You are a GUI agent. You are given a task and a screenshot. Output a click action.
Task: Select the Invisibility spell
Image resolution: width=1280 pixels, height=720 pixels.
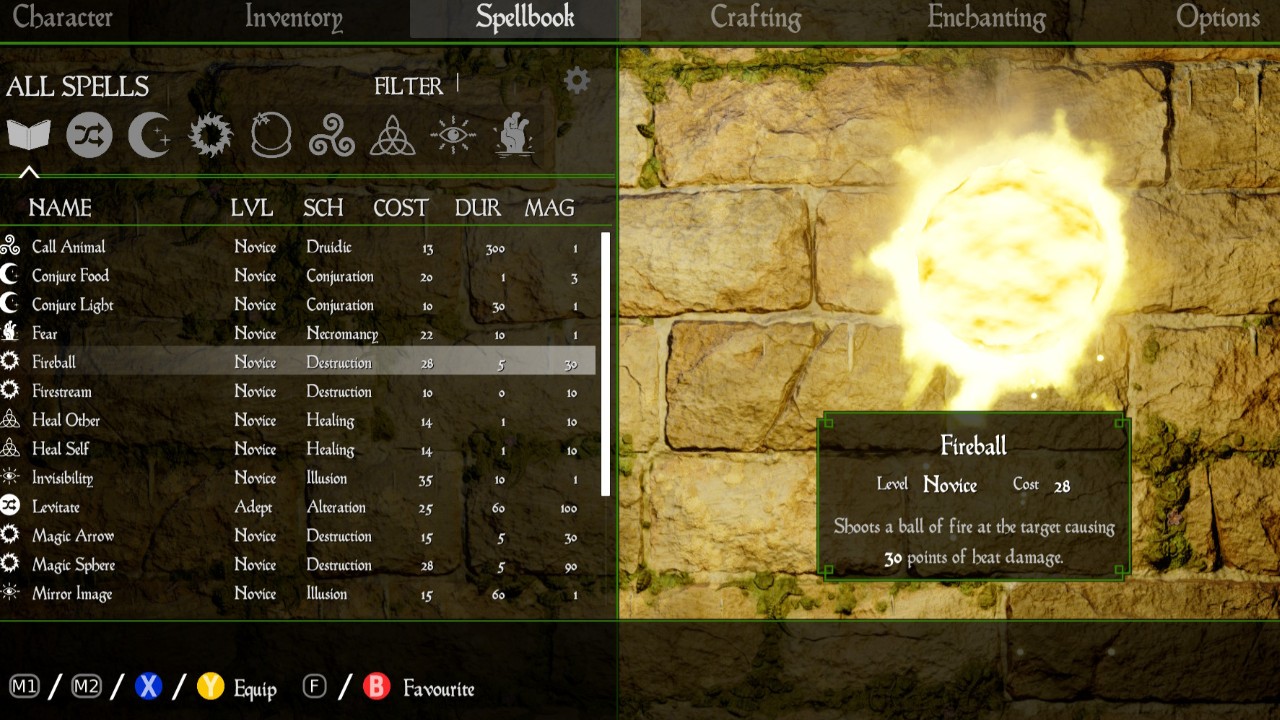pos(62,478)
